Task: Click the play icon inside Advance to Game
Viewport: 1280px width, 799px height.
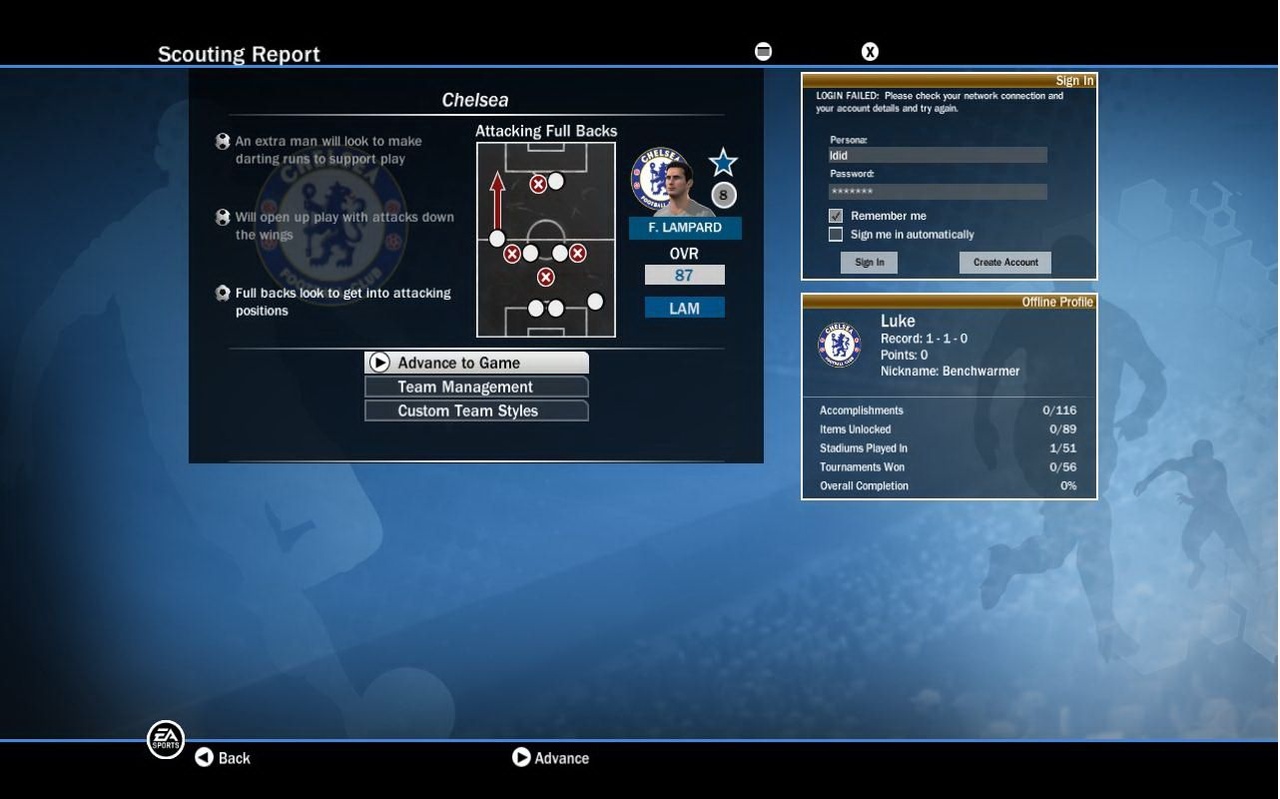Action: pos(380,362)
